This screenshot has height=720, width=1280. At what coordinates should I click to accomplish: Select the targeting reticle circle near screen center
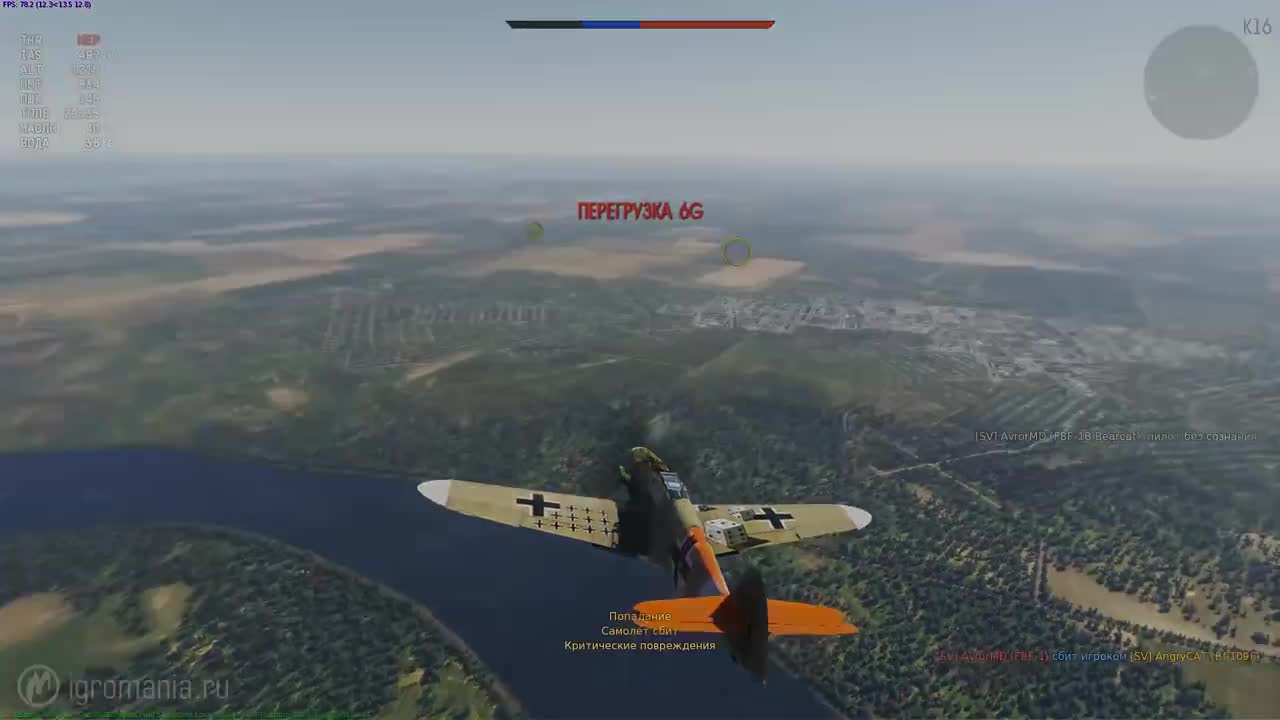pyautogui.click(x=735, y=253)
